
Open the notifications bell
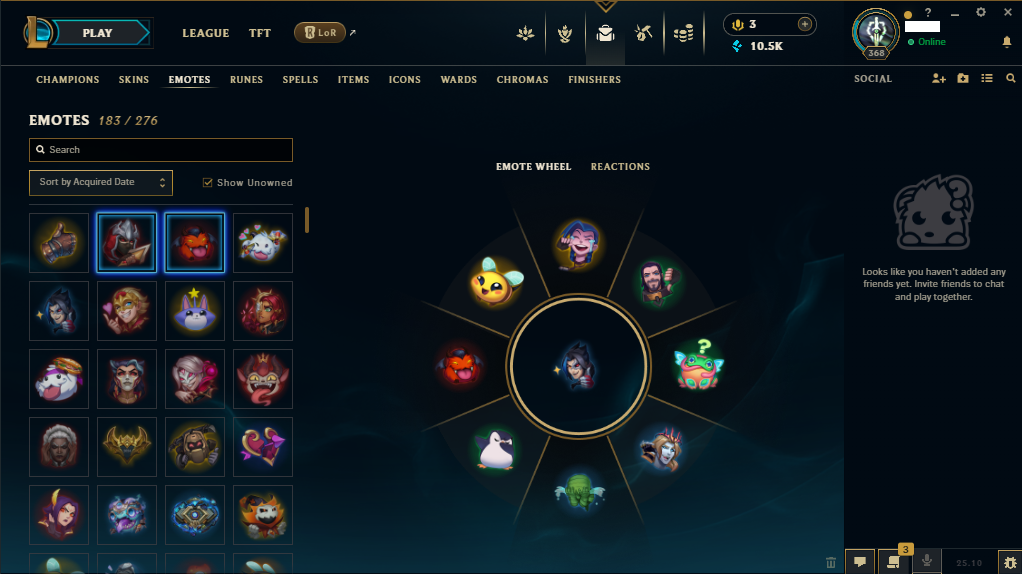click(1006, 42)
